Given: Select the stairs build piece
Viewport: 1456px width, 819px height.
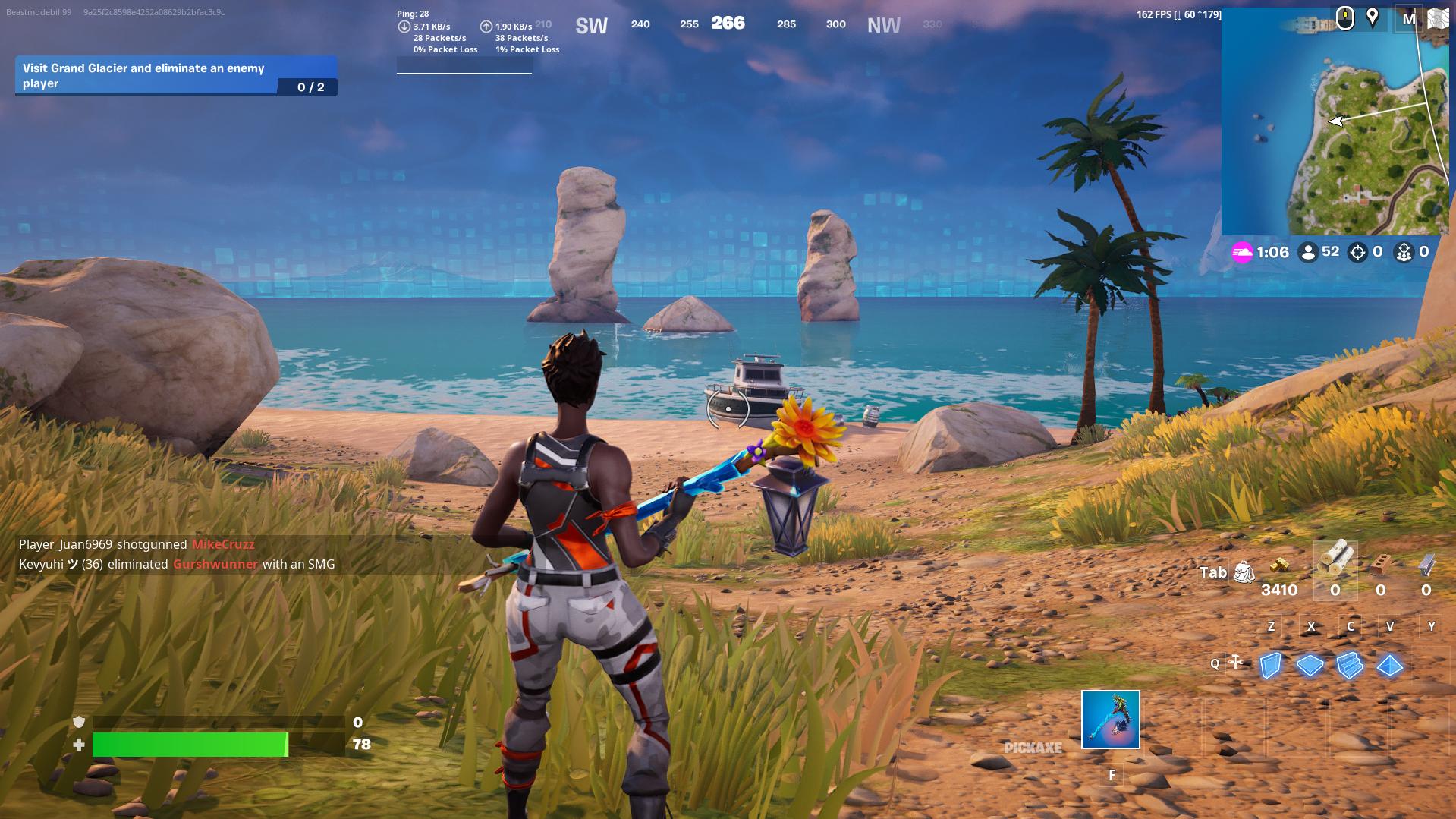Looking at the screenshot, I should pyautogui.click(x=1350, y=666).
